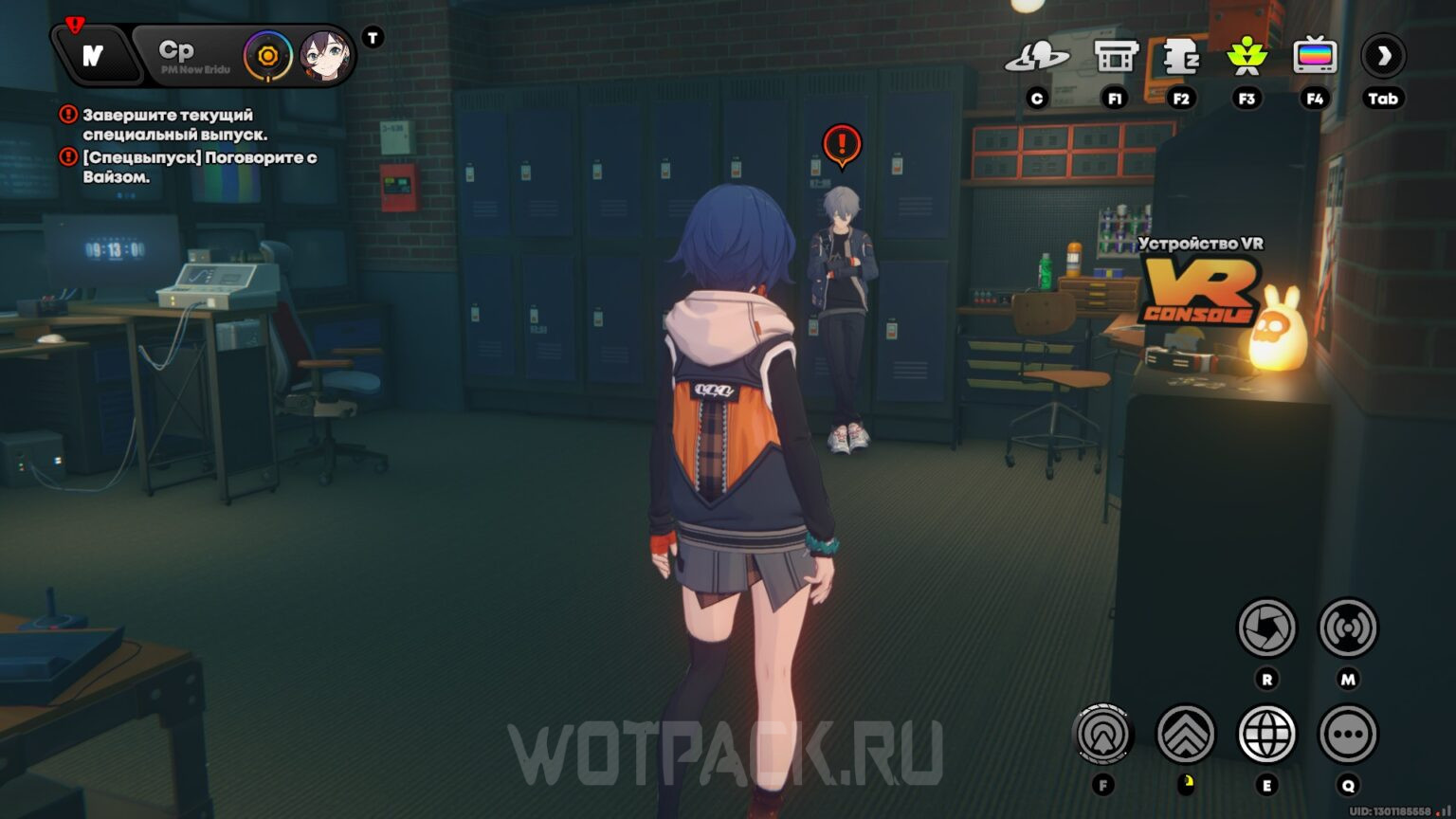The image size is (1456, 819).
Task: Open the video archive with the F4 TV icon
Action: coord(1317,57)
